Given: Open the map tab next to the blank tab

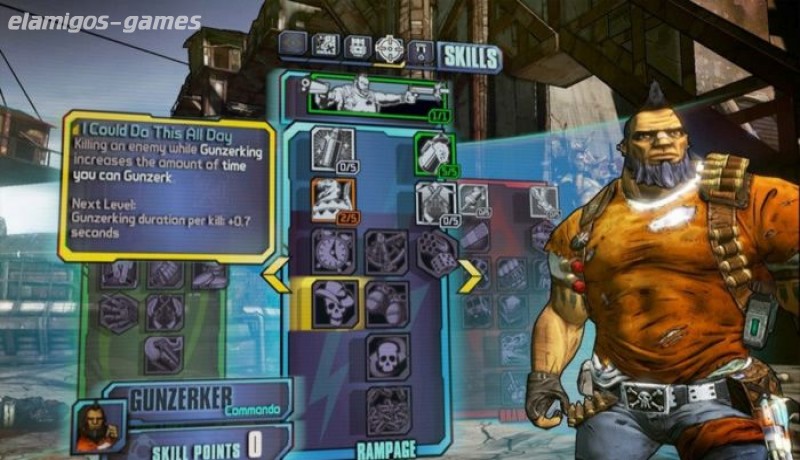Looking at the screenshot, I should tap(325, 45).
